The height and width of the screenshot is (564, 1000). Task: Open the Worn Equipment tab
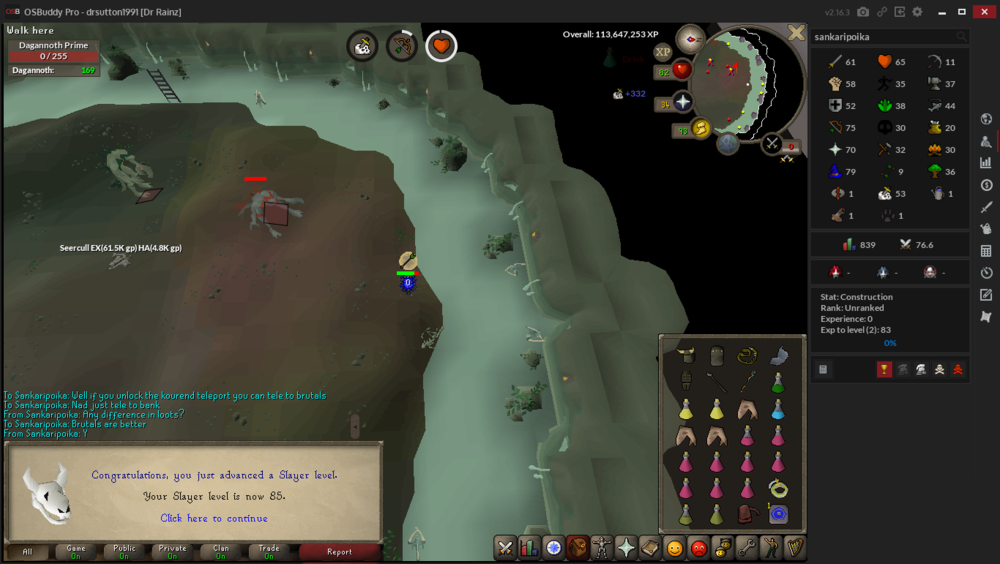tap(602, 547)
